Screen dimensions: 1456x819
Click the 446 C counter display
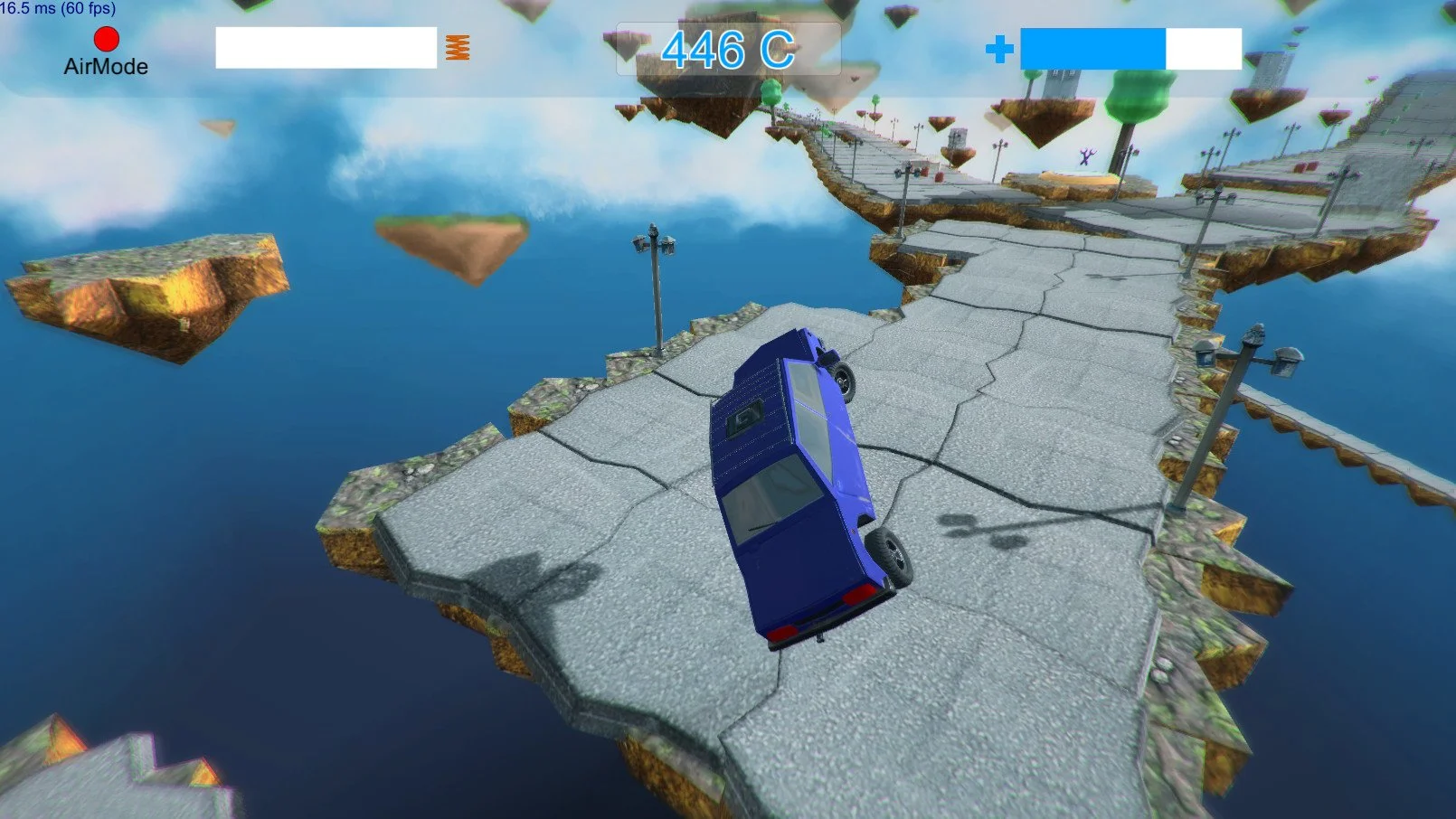[729, 50]
